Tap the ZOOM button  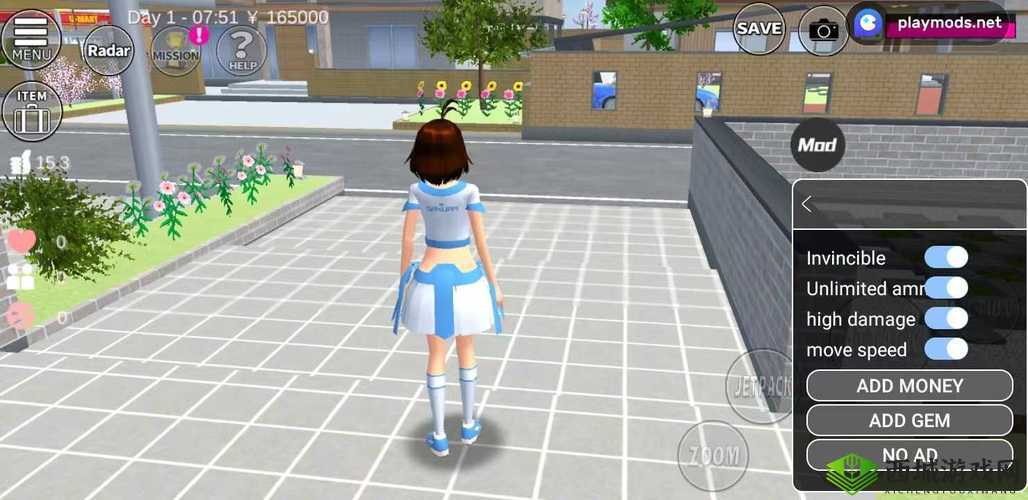click(x=713, y=456)
